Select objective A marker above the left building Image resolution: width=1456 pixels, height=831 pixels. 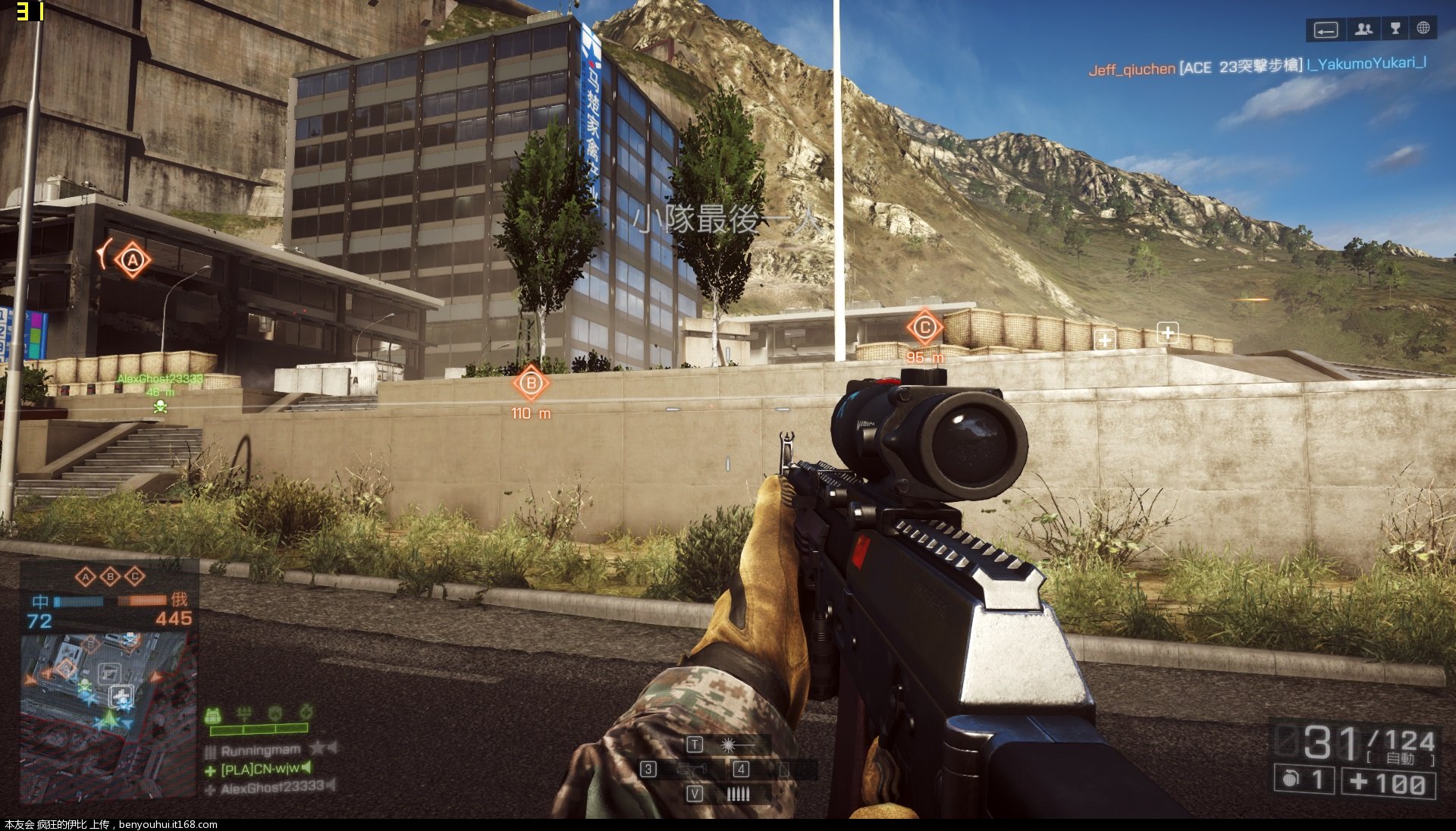coord(133,261)
